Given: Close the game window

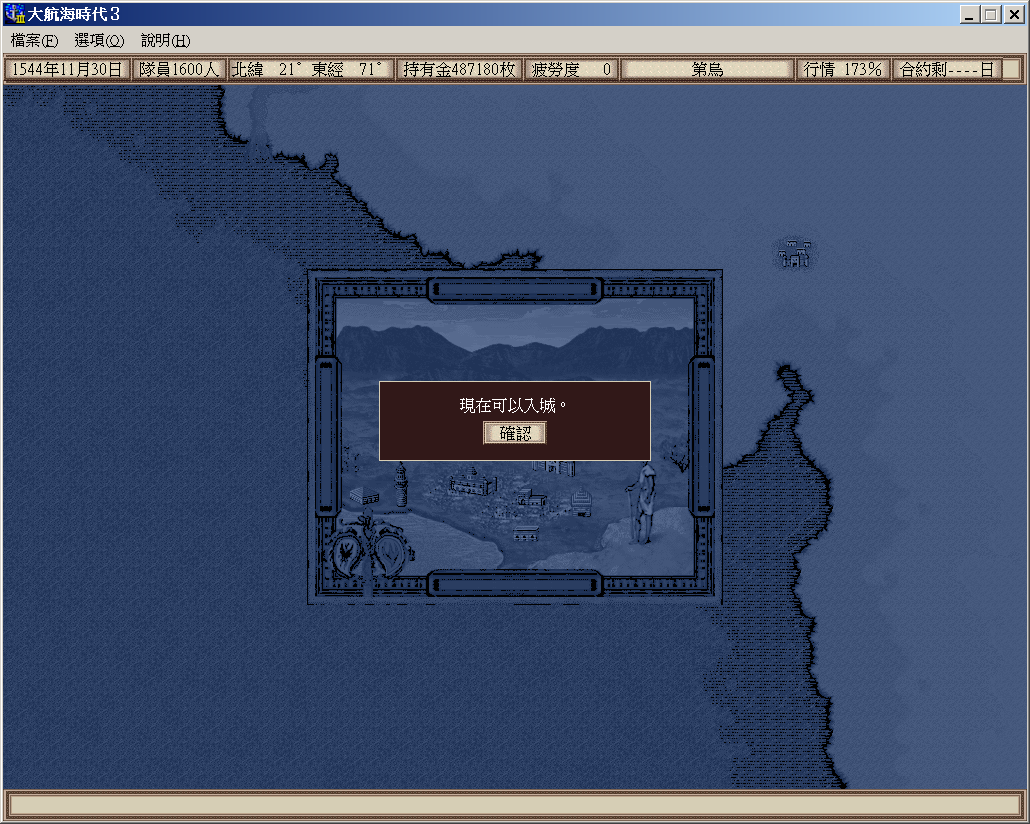Looking at the screenshot, I should click(1011, 15).
